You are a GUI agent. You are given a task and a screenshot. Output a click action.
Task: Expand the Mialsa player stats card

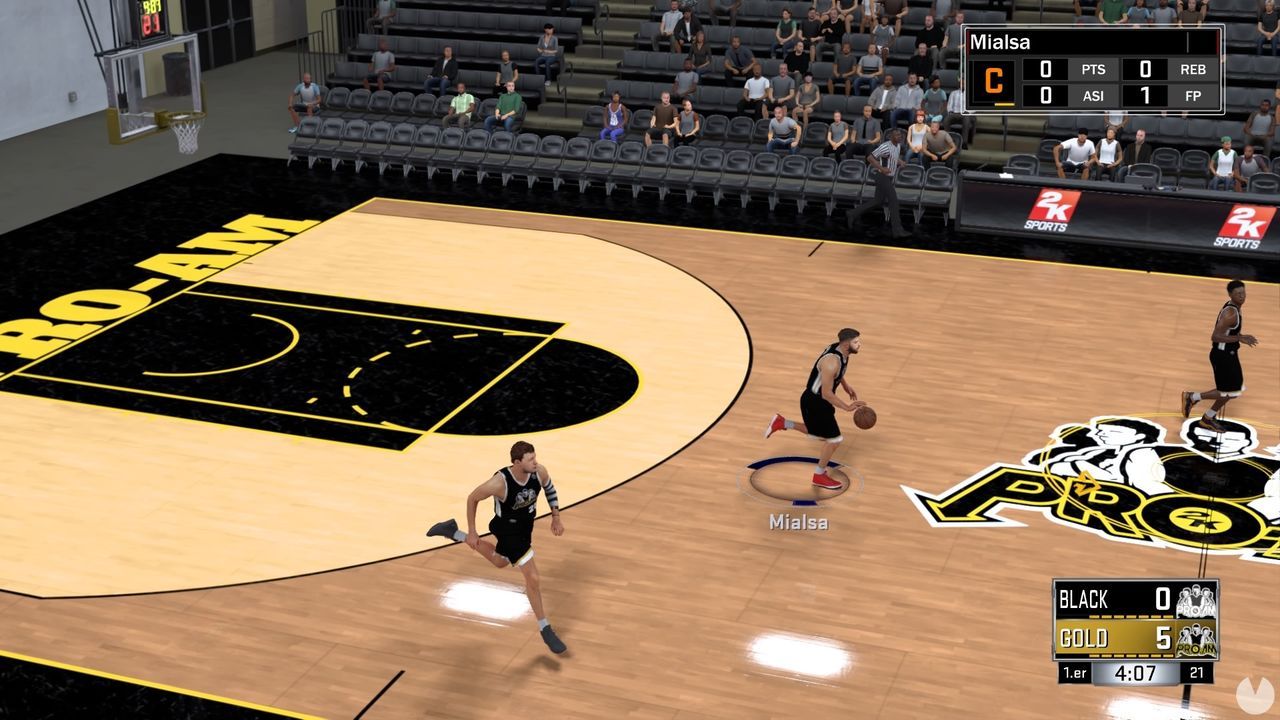coord(1092,70)
